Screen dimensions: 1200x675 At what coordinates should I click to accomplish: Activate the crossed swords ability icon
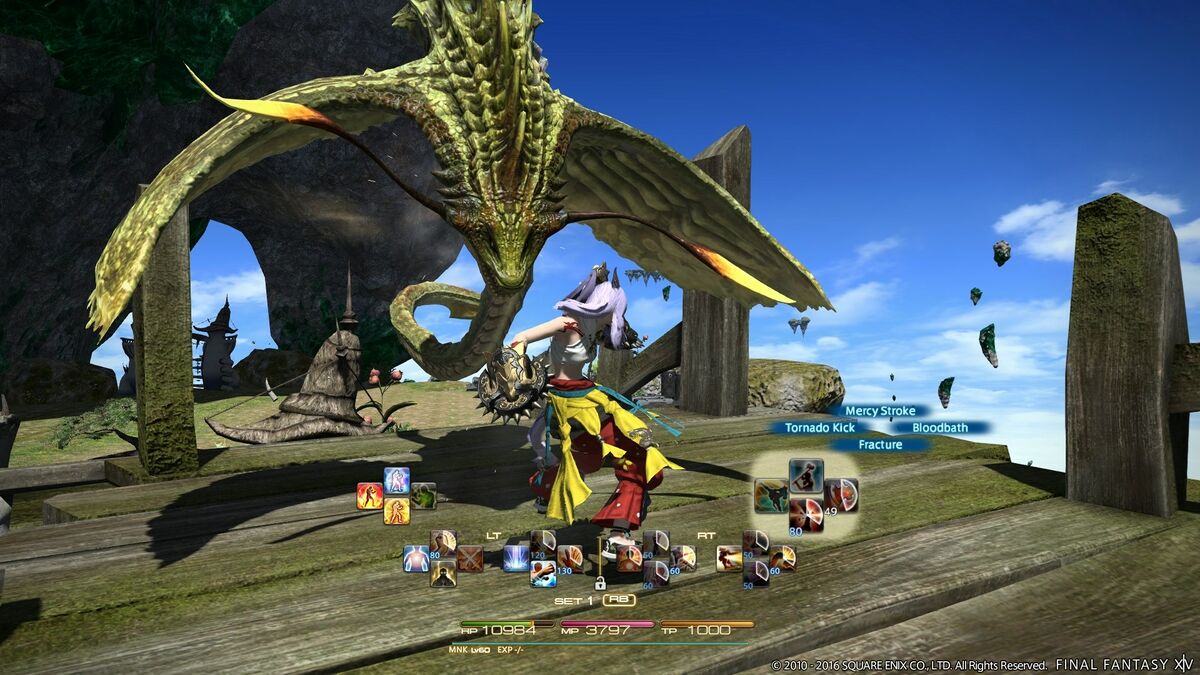[x=470, y=558]
